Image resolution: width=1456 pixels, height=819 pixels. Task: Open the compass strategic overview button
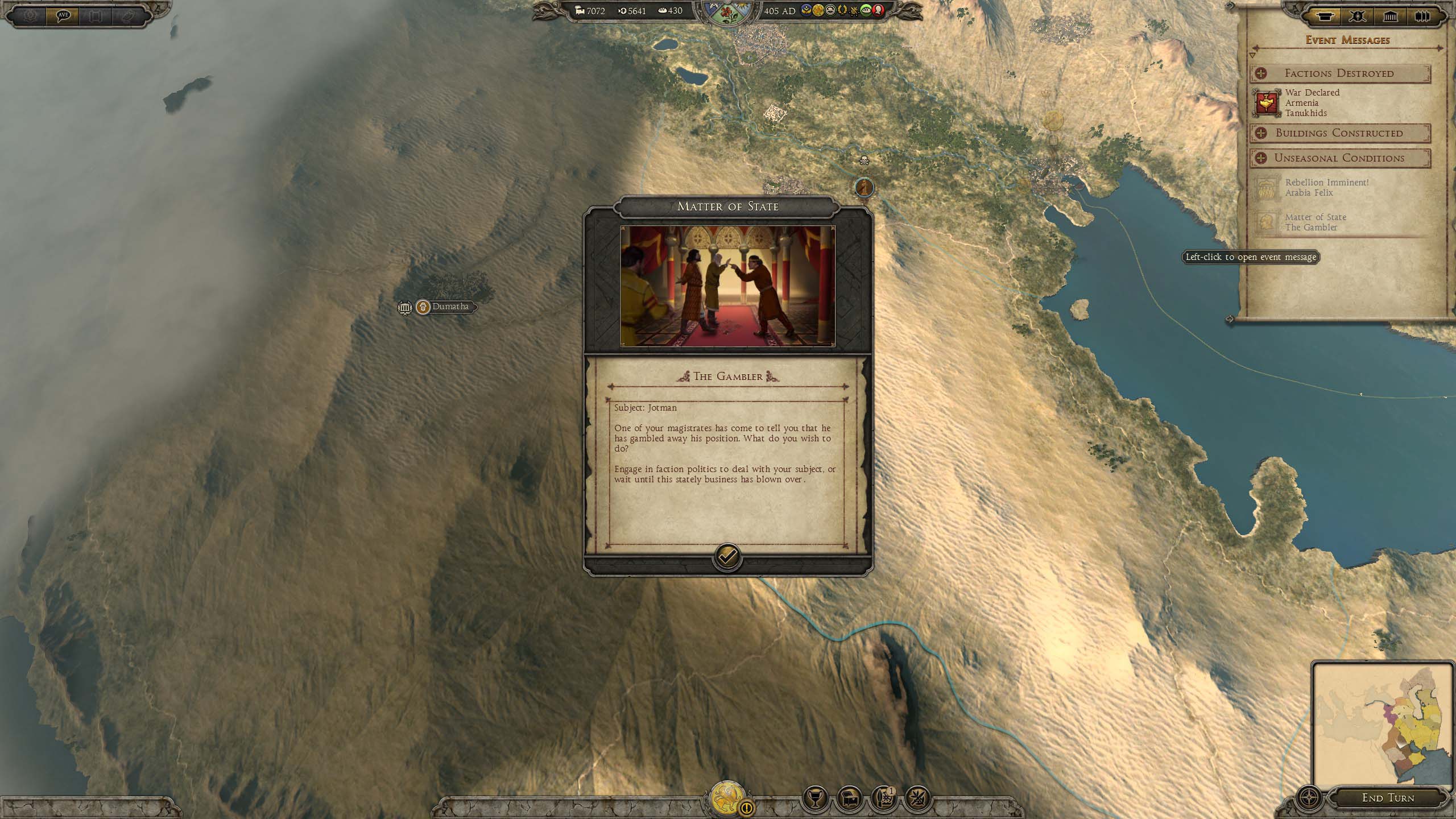(1310, 797)
